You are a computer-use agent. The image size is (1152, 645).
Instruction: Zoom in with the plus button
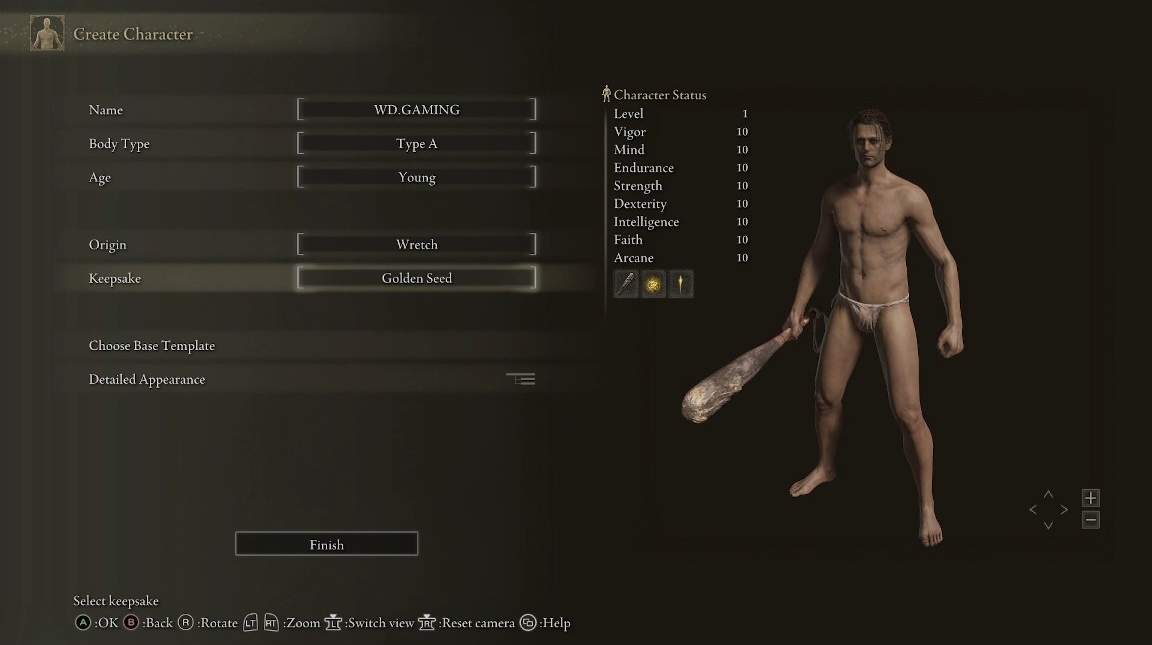click(1091, 498)
